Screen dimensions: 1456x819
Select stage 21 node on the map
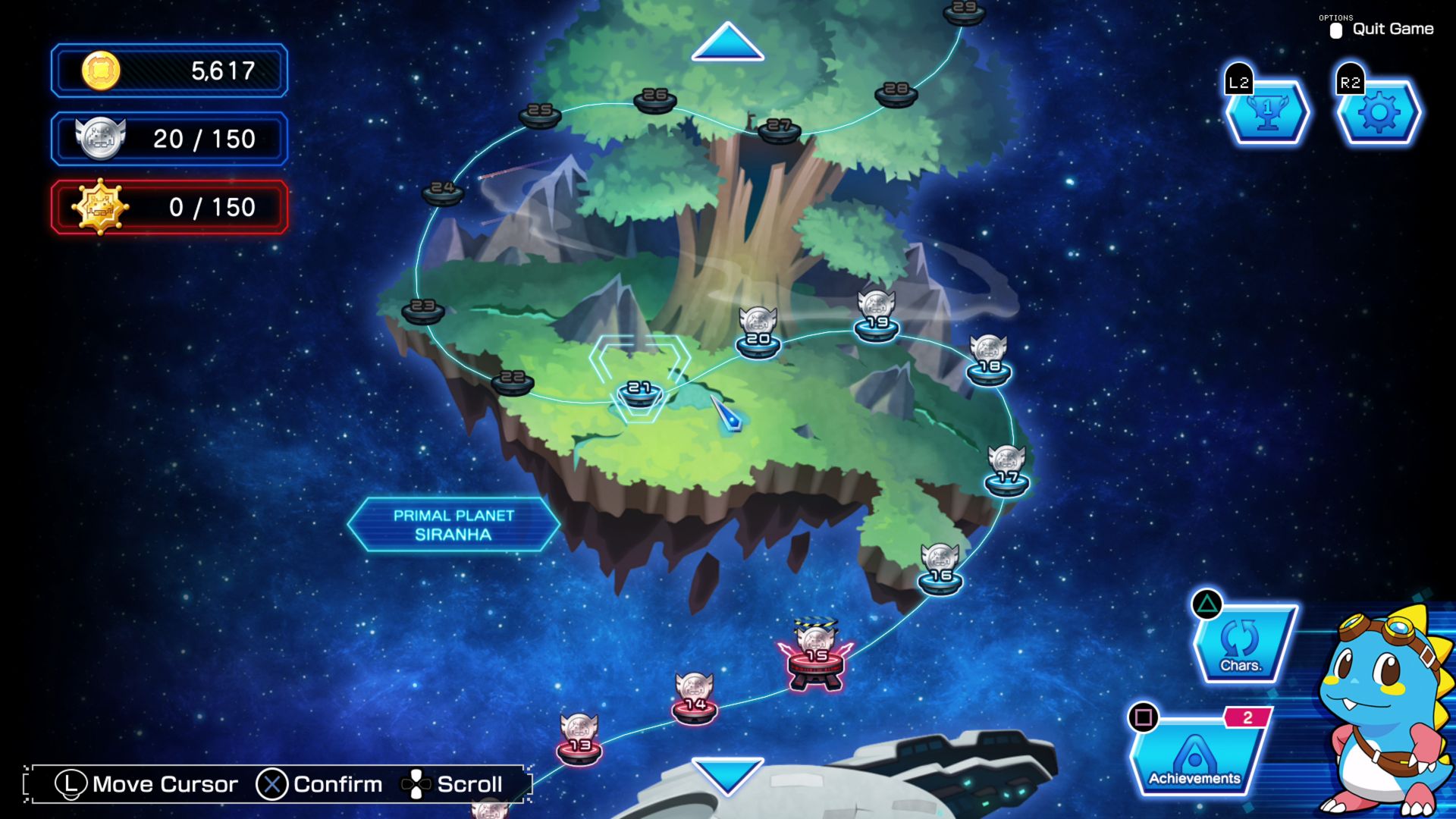640,392
